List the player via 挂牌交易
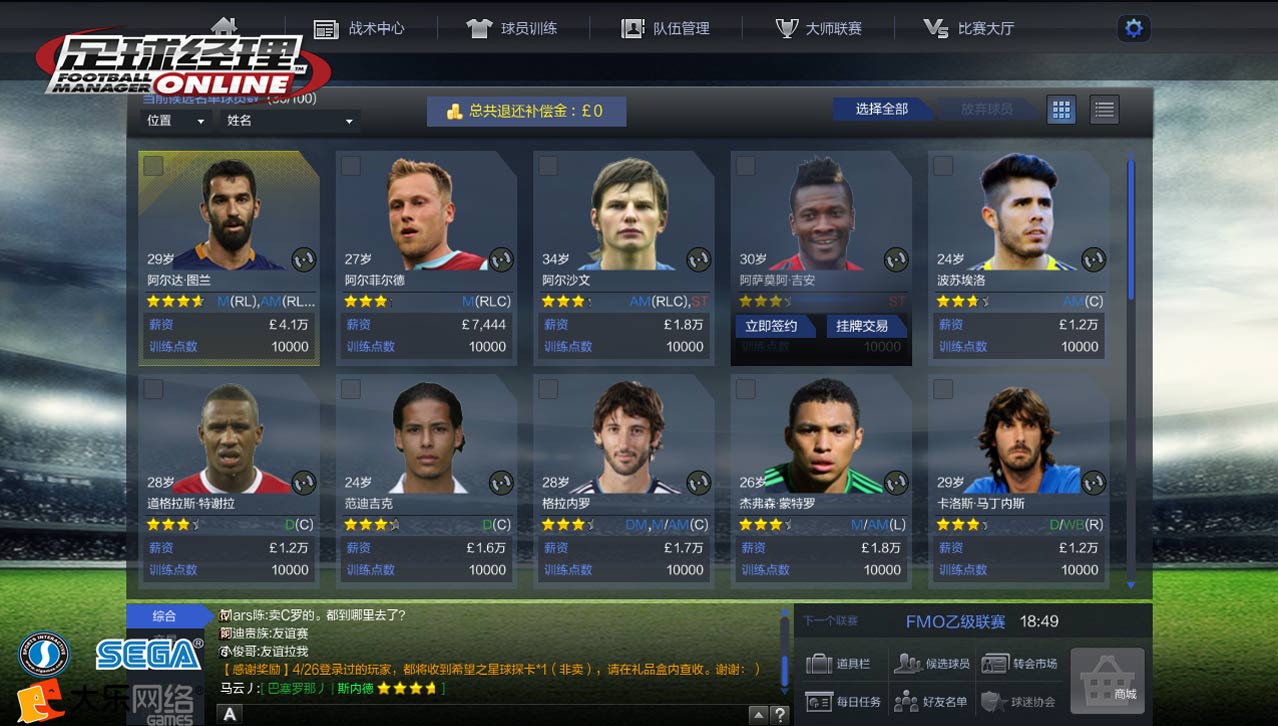The width and height of the screenshot is (1278, 726). [862, 326]
